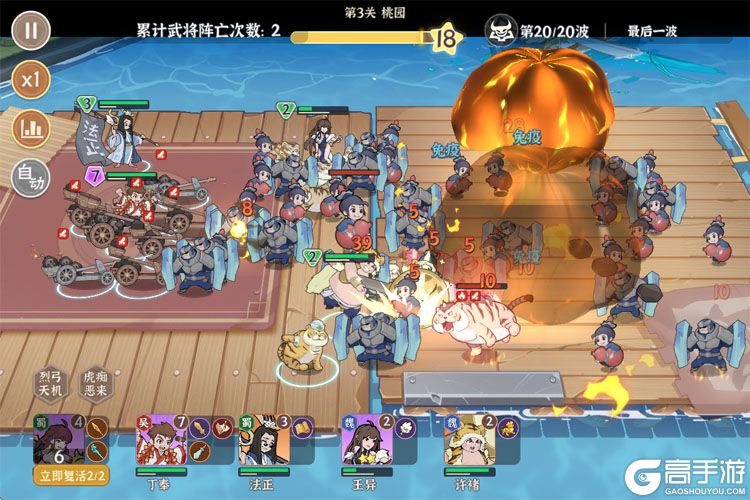Screen dimensions: 750x500
Task: Pause the battle
Action: click(31, 30)
